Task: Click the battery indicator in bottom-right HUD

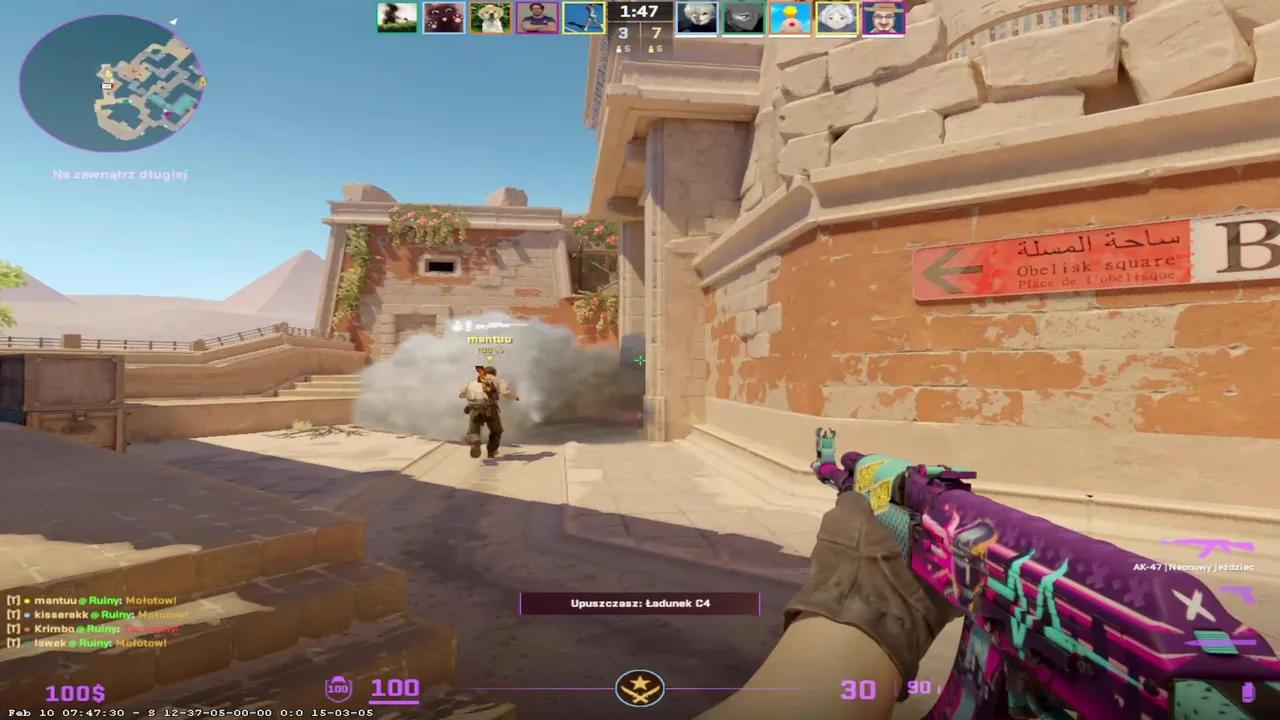Action: pos(1249,691)
